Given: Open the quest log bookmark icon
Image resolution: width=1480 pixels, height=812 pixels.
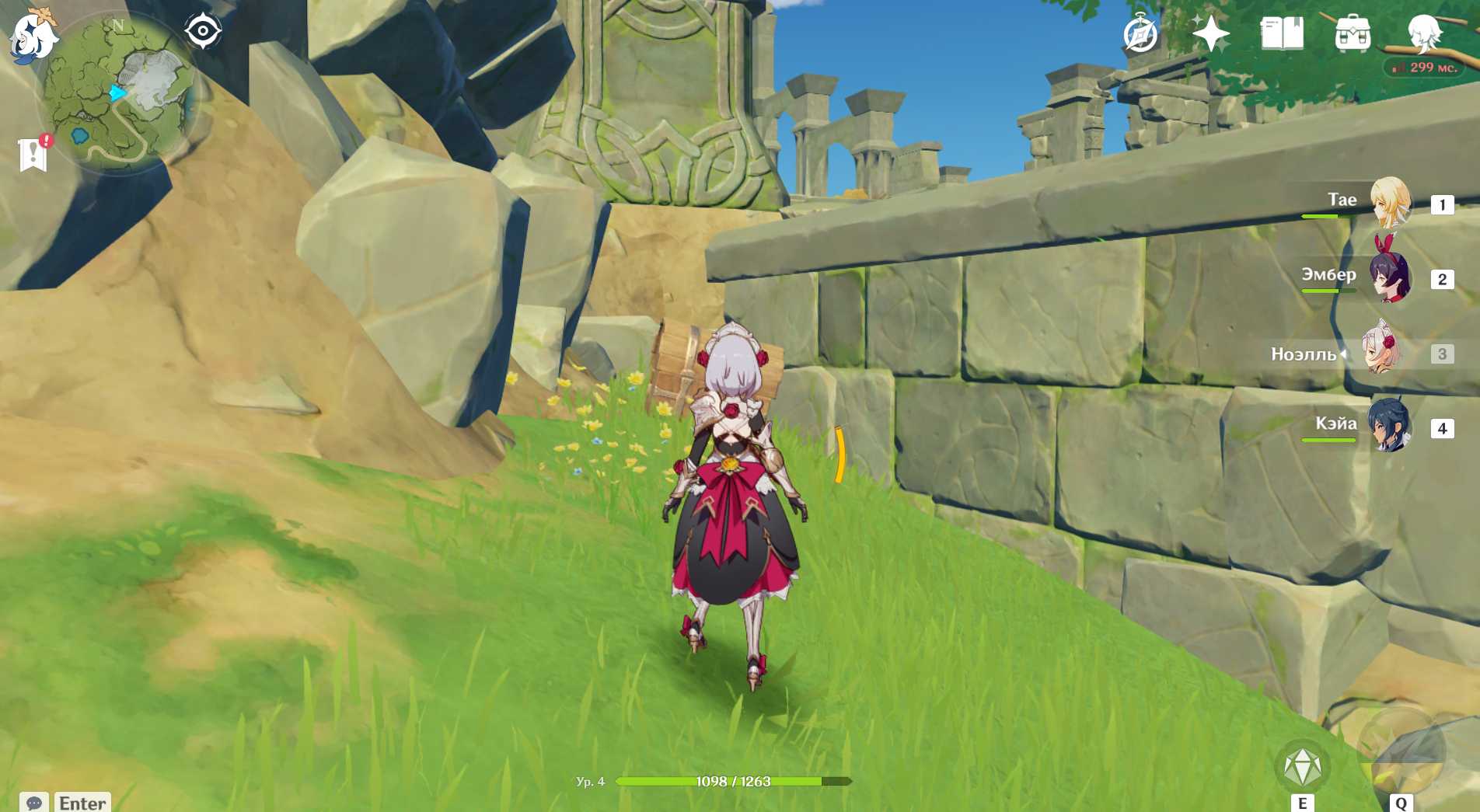Looking at the screenshot, I should tap(33, 153).
